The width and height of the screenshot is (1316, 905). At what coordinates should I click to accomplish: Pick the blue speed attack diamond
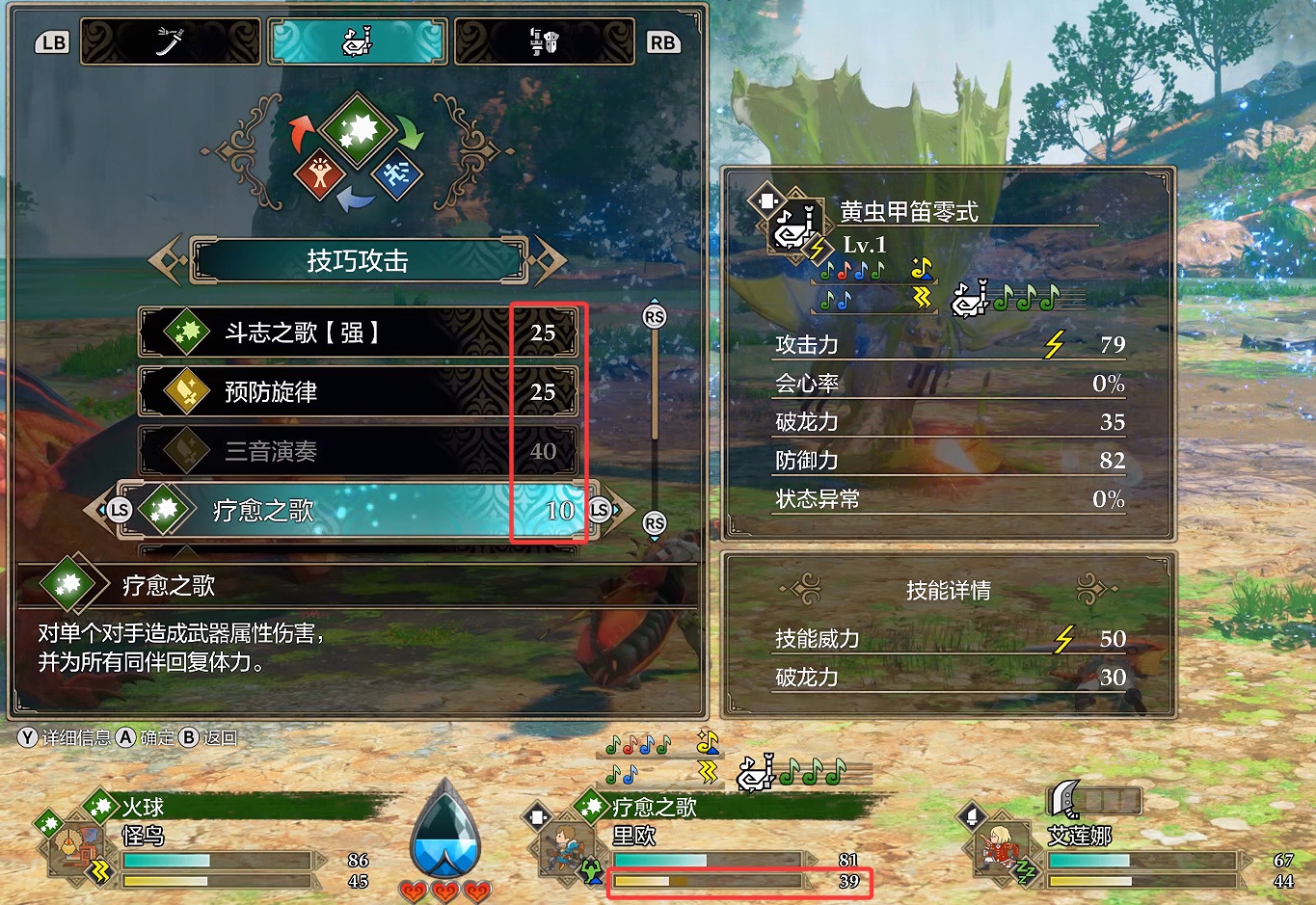pyautogui.click(x=396, y=173)
